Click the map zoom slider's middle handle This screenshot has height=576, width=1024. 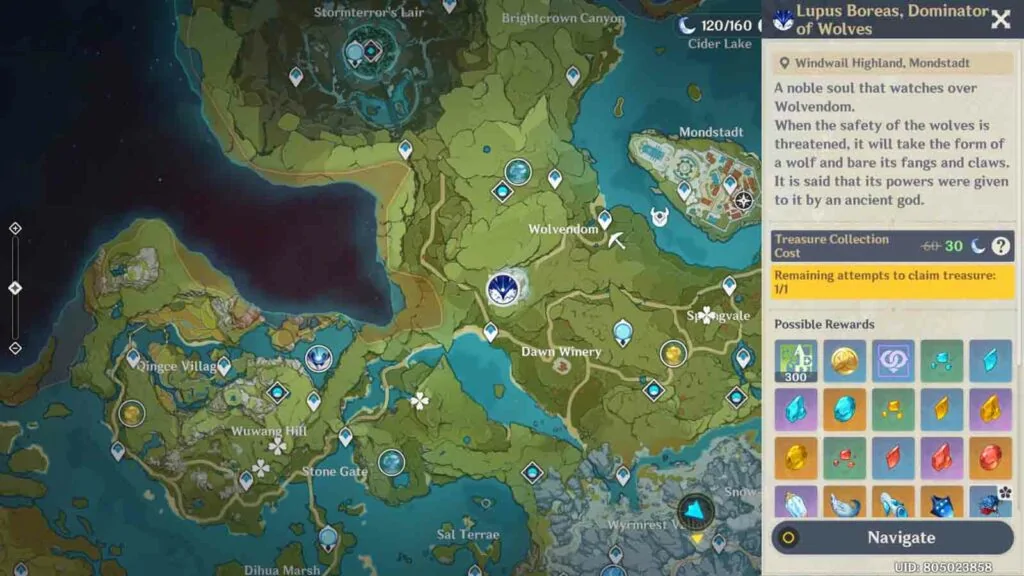tap(15, 288)
